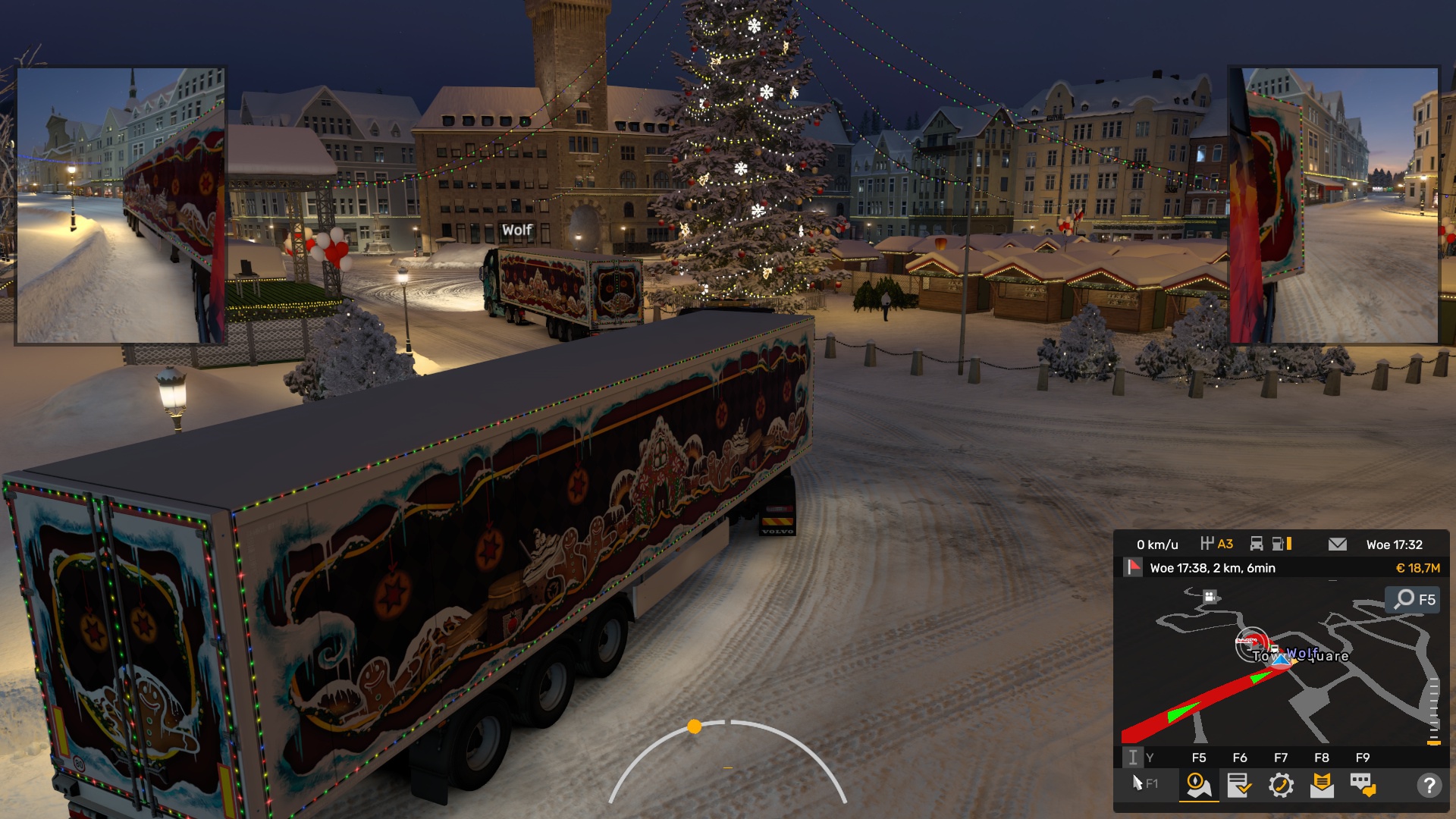
Task: Open the diagnostics gear-and-phone tab
Action: (x=1281, y=785)
